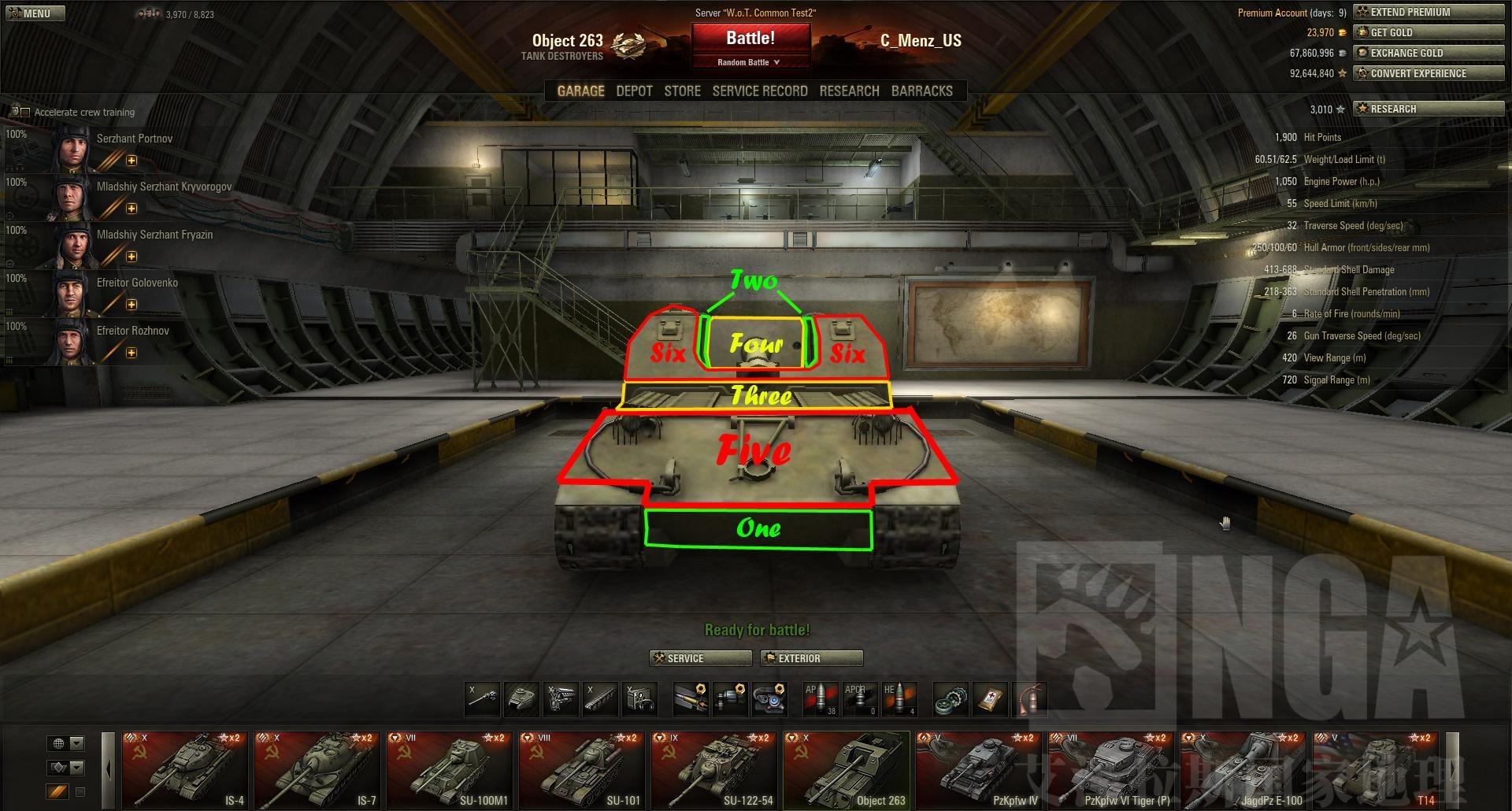
Task: Open Convert Experience
Action: (1428, 73)
